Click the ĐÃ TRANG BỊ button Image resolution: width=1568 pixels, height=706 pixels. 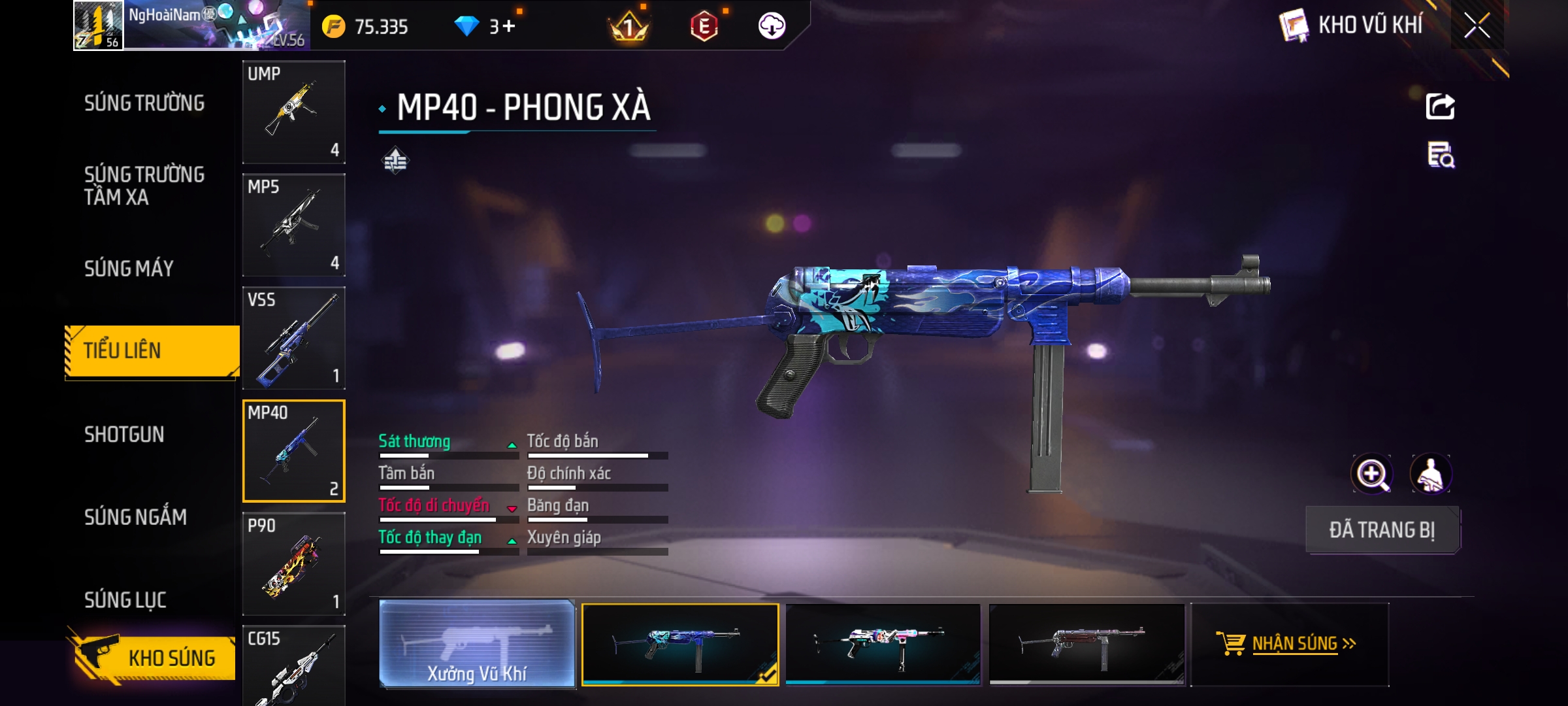tap(1382, 530)
